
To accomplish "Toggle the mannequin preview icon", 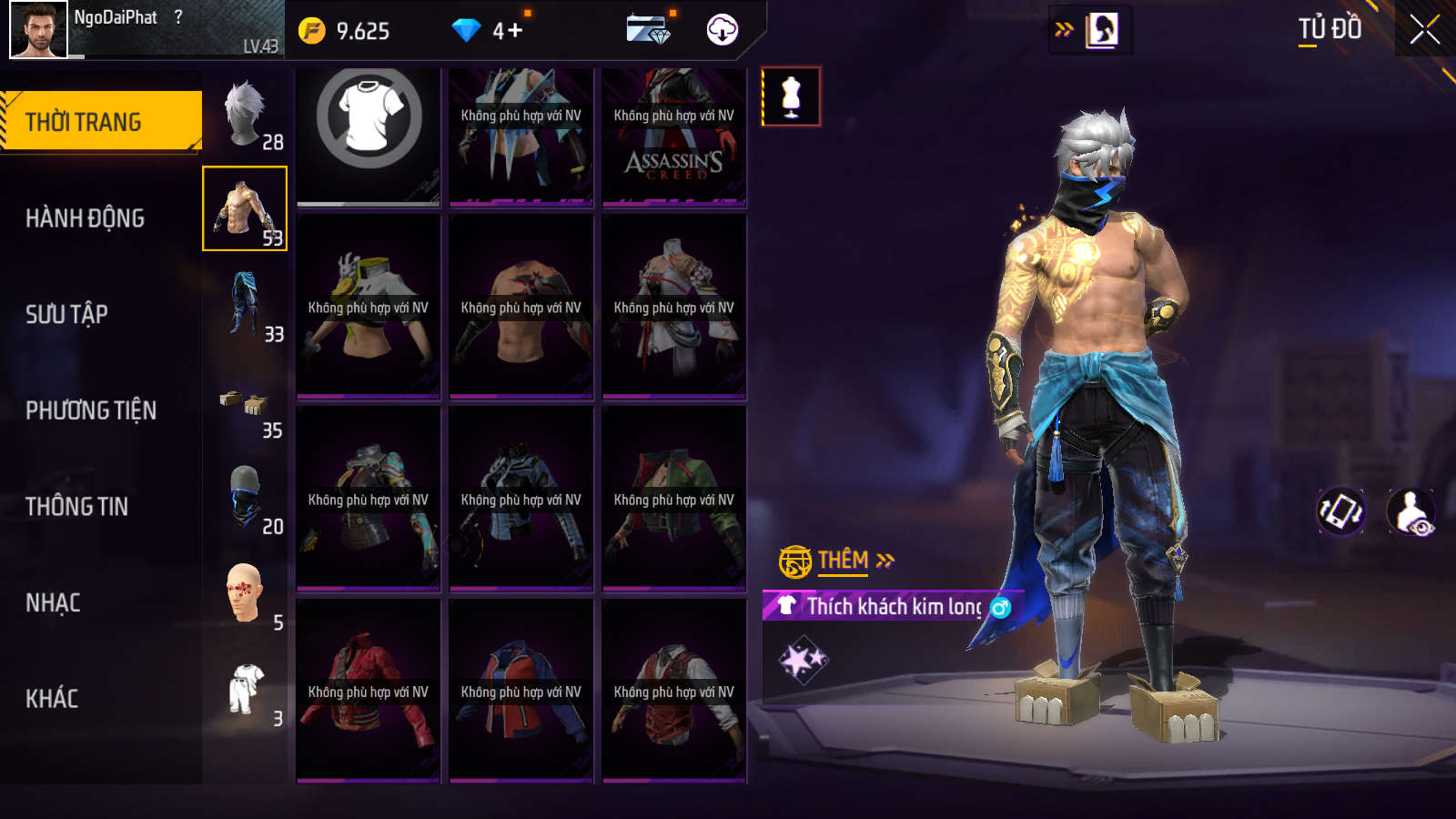I will tap(791, 96).
